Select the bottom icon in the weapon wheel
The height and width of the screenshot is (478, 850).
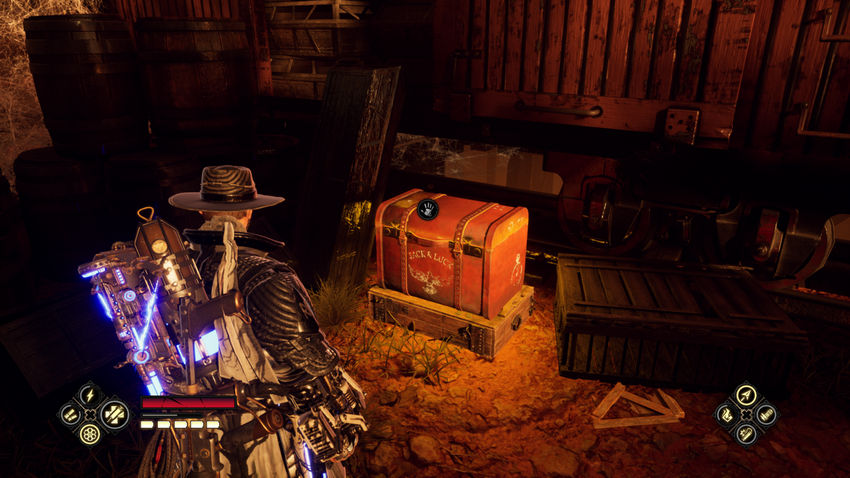745,433
